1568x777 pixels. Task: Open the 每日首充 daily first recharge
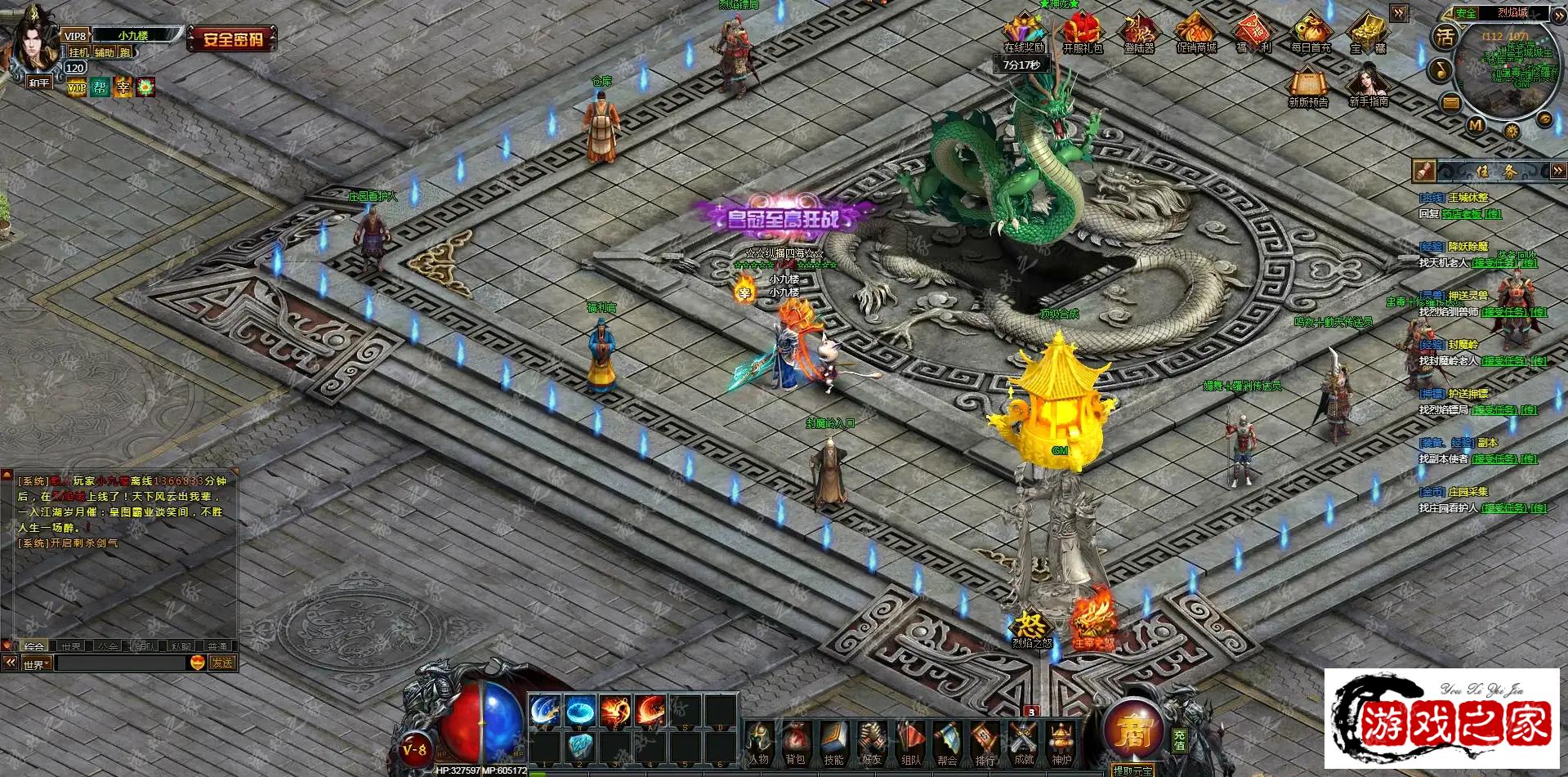pyautogui.click(x=1311, y=33)
